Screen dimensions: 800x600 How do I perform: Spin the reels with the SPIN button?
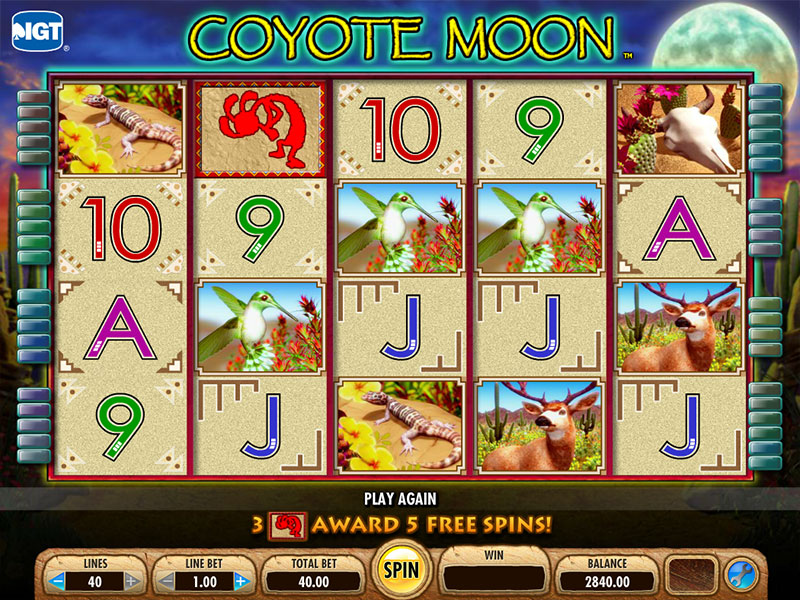pyautogui.click(x=400, y=569)
